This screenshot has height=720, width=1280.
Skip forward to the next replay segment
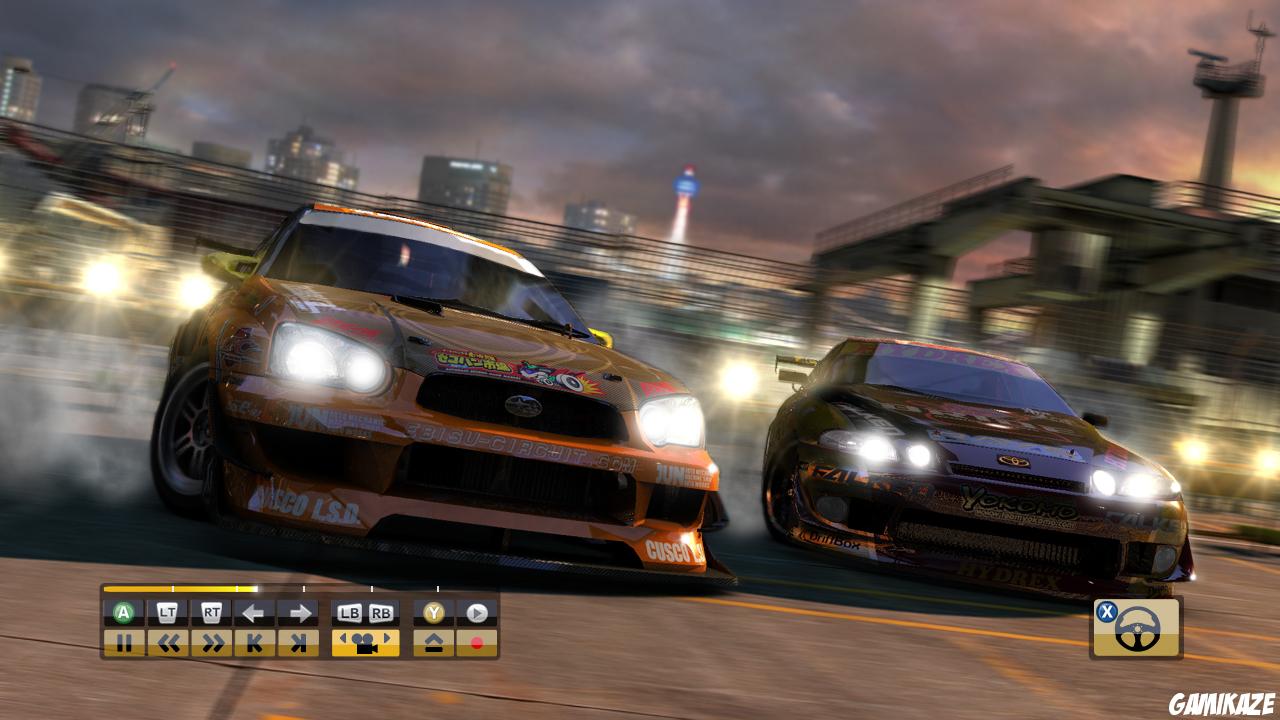click(300, 641)
